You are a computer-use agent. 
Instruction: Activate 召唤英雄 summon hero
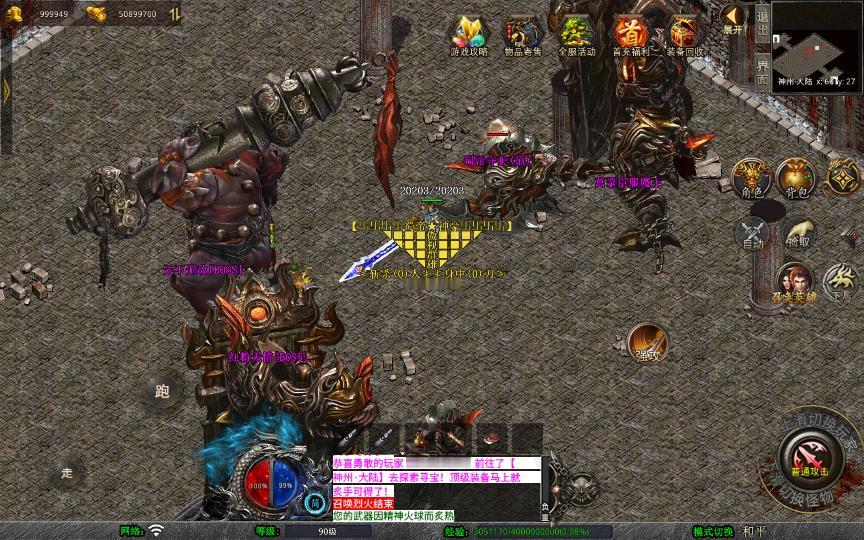pos(794,283)
